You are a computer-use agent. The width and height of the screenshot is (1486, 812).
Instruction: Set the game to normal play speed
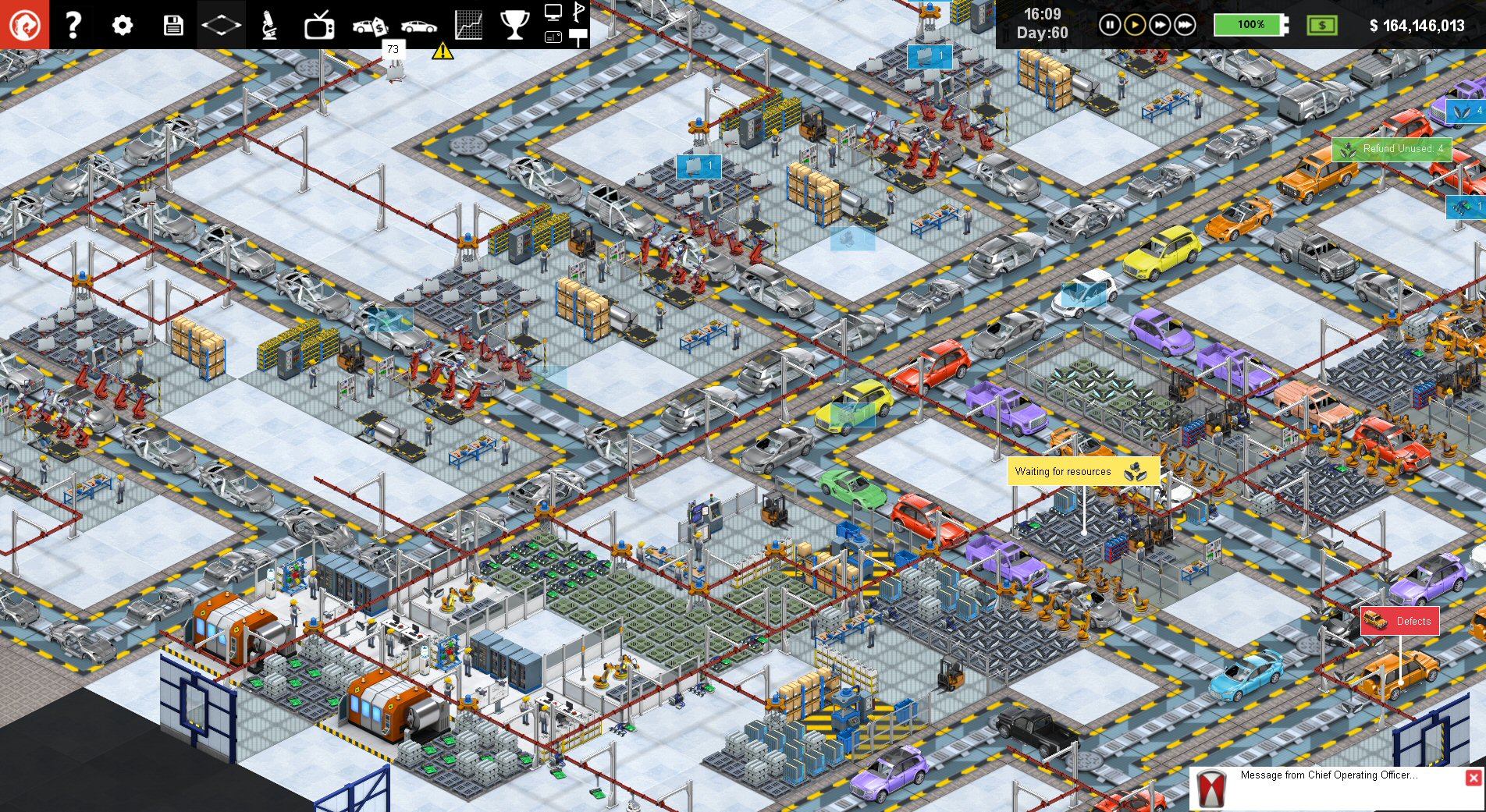[x=1134, y=25]
